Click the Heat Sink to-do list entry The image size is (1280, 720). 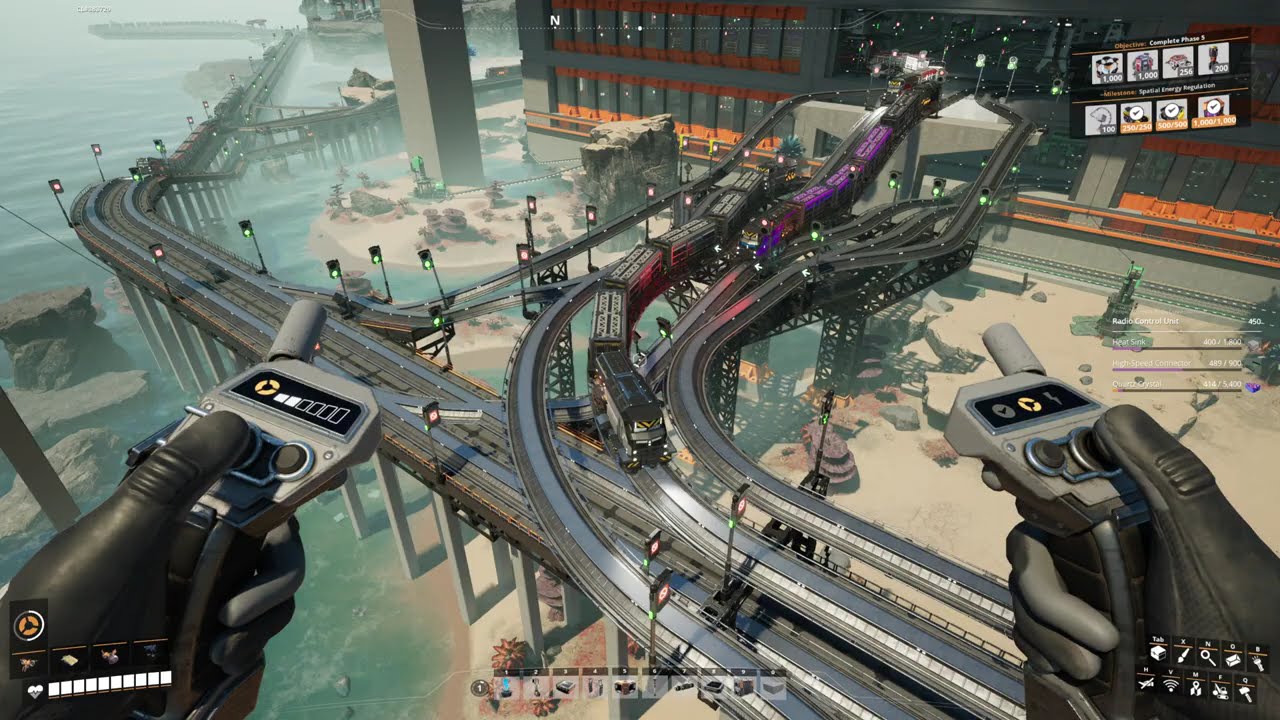click(x=1180, y=343)
